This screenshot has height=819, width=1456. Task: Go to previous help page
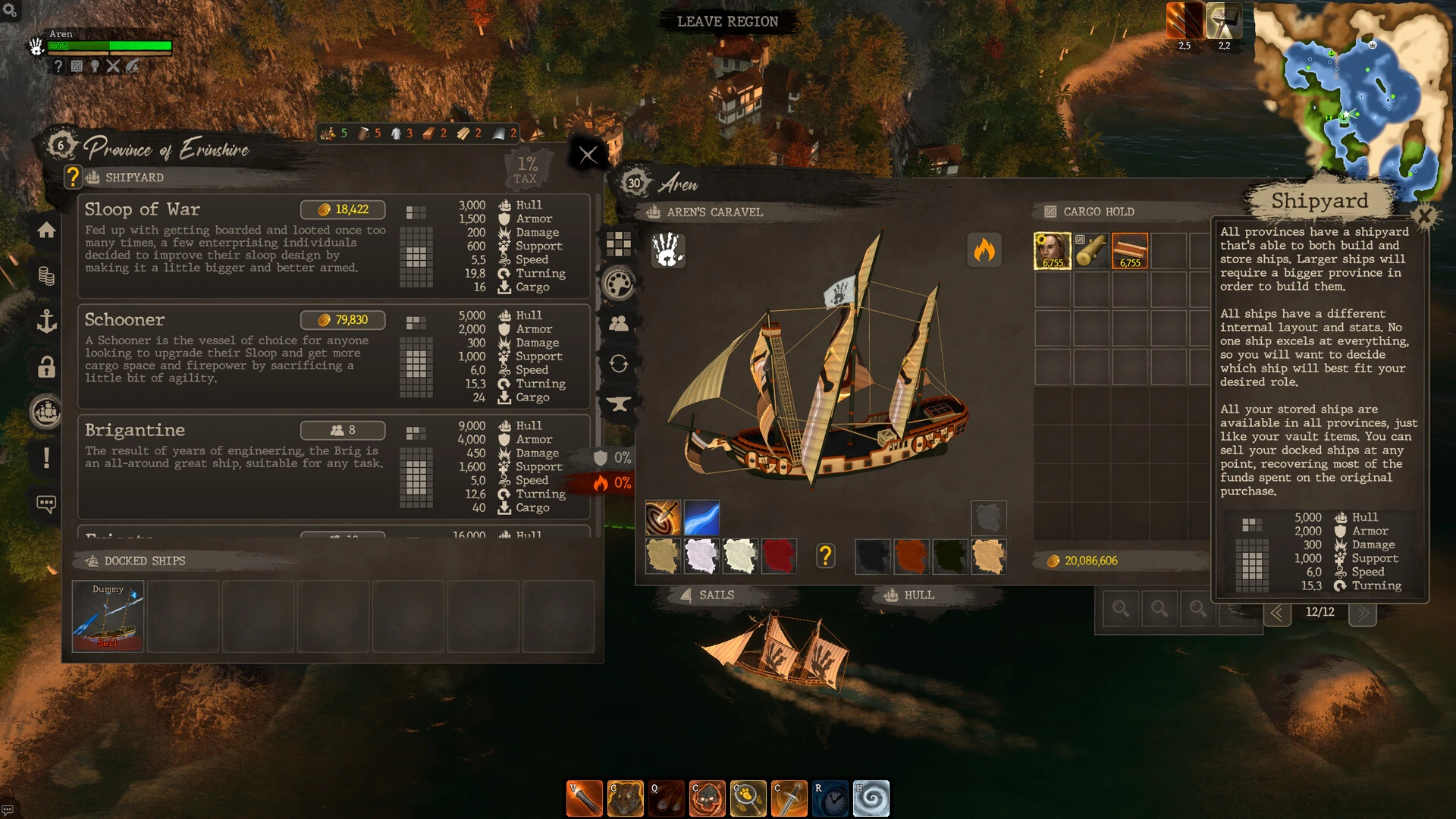[x=1277, y=613]
